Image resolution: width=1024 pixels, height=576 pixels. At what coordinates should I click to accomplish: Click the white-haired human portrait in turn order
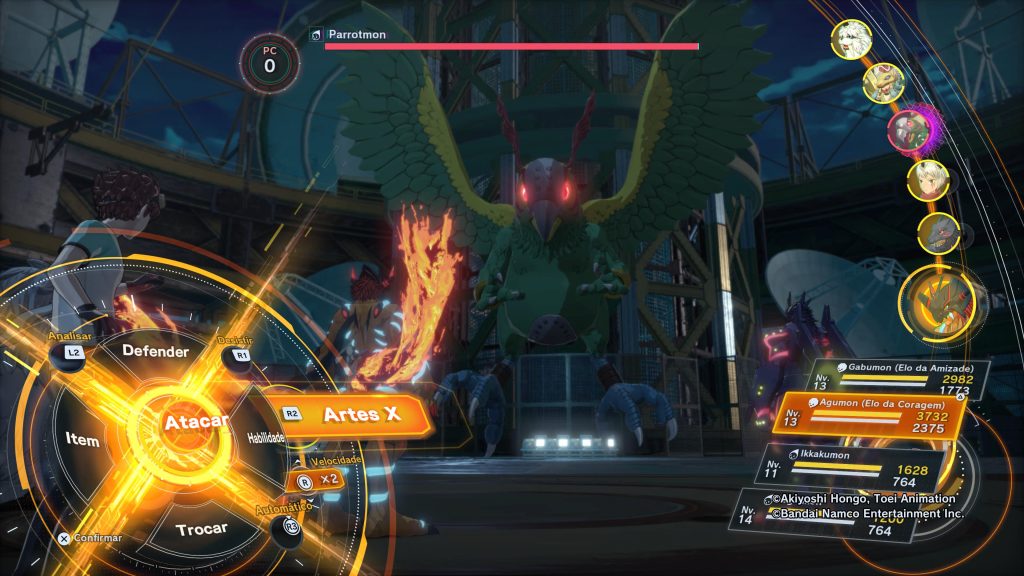927,180
